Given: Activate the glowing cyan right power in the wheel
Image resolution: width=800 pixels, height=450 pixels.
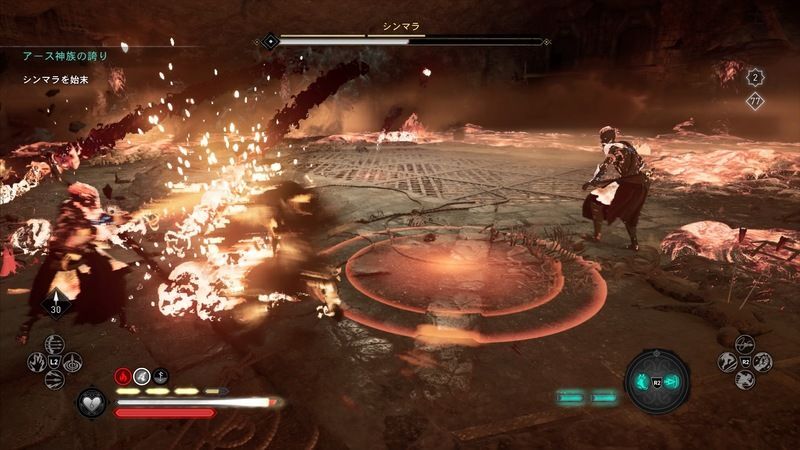Looking at the screenshot, I should (x=670, y=382).
